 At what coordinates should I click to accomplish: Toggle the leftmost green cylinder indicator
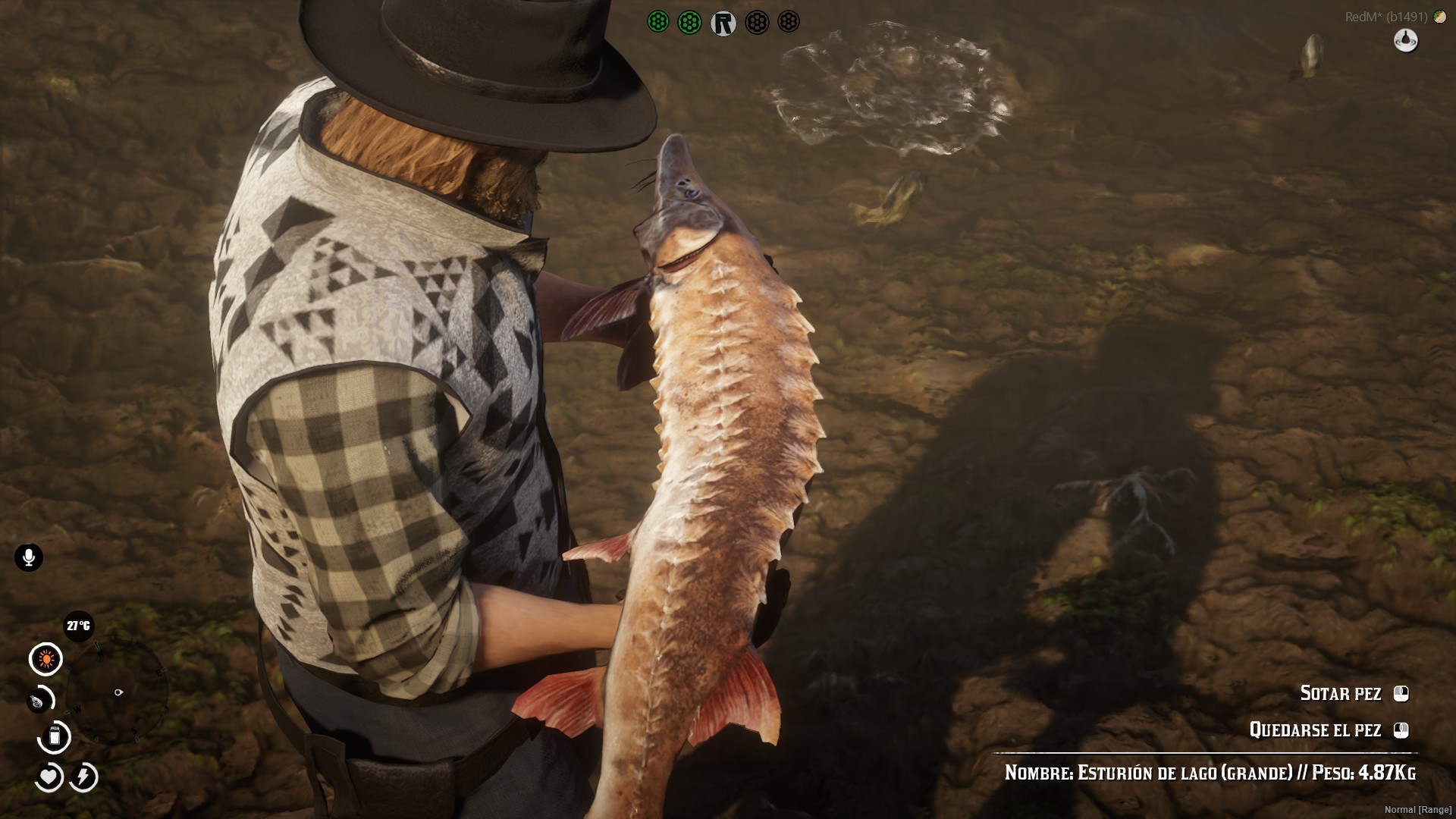[657, 21]
